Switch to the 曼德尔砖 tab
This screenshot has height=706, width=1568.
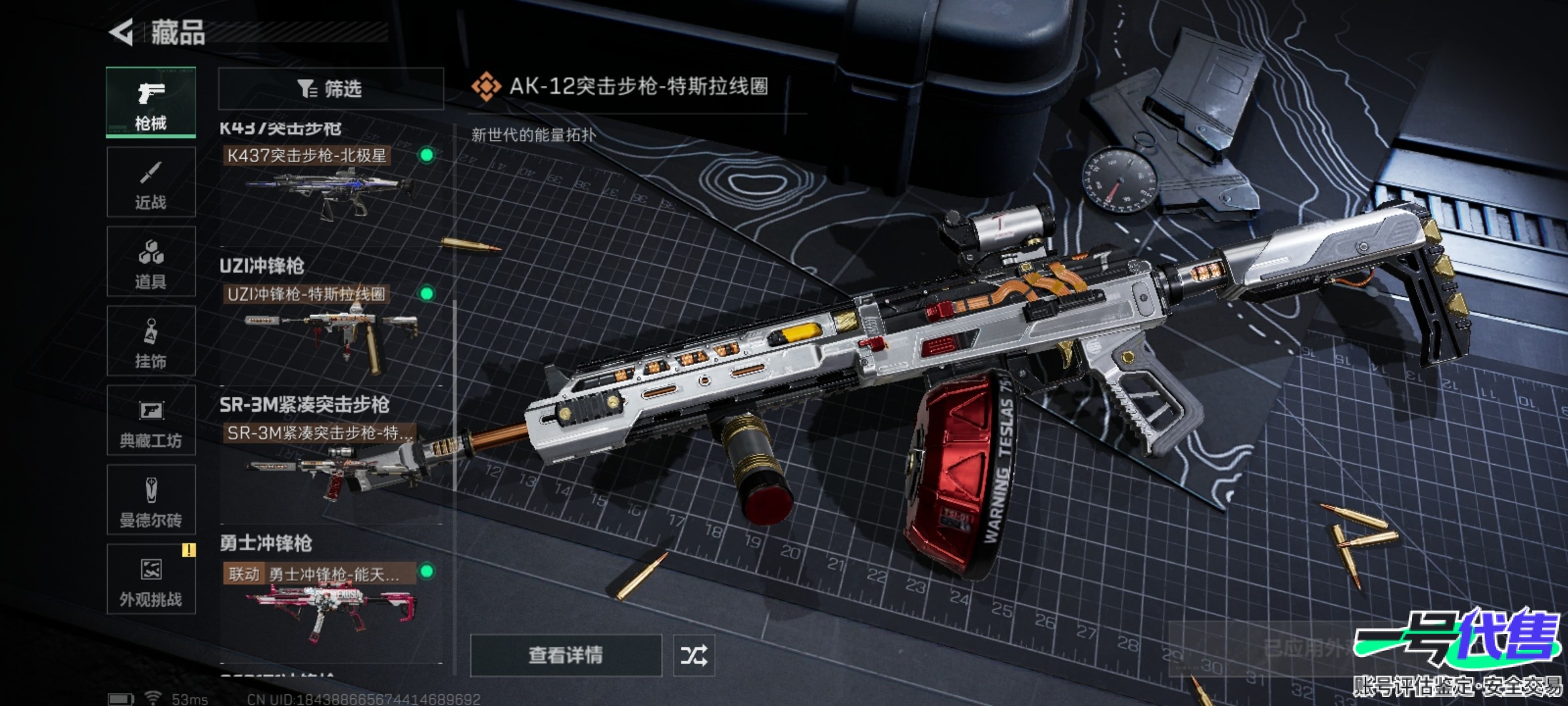click(x=151, y=501)
